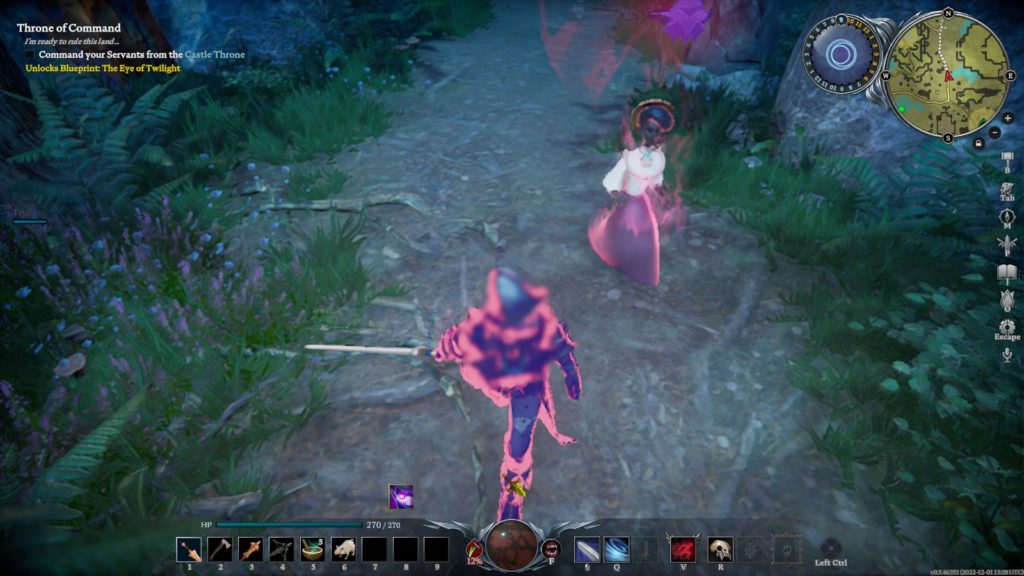Activate the blue swirl Q weapon skill

[x=617, y=549]
